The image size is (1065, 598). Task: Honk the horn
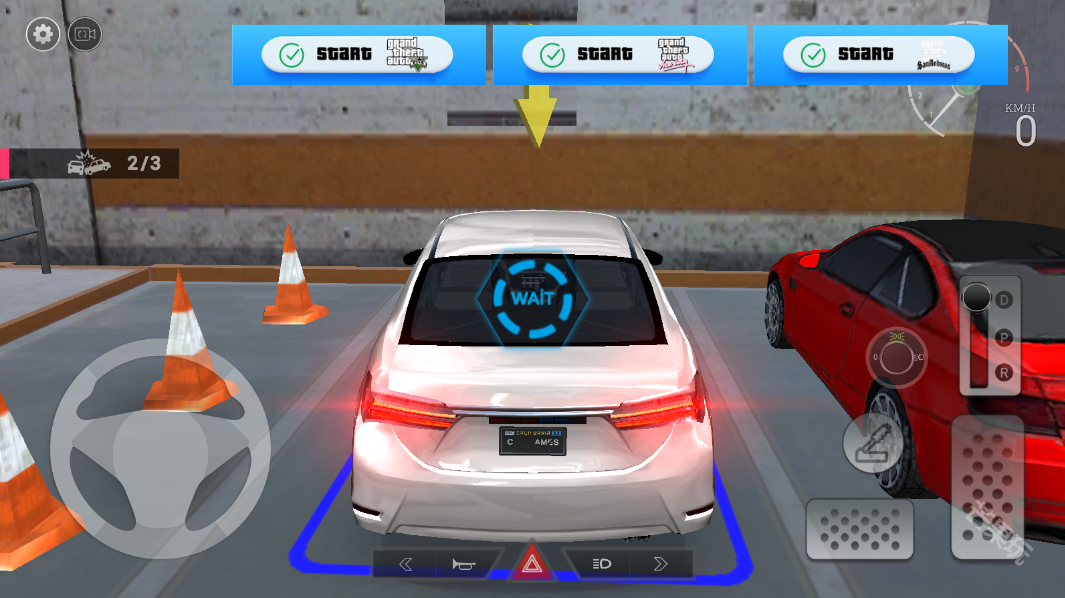click(468, 564)
